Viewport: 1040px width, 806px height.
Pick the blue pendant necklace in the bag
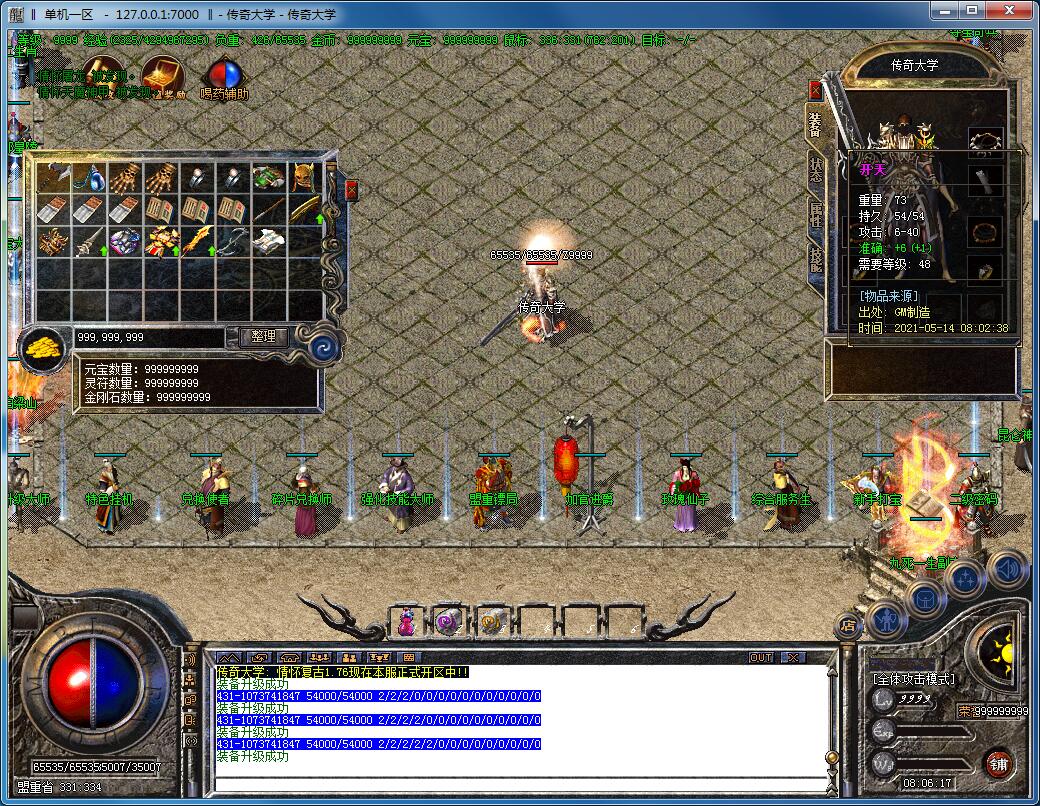90,178
